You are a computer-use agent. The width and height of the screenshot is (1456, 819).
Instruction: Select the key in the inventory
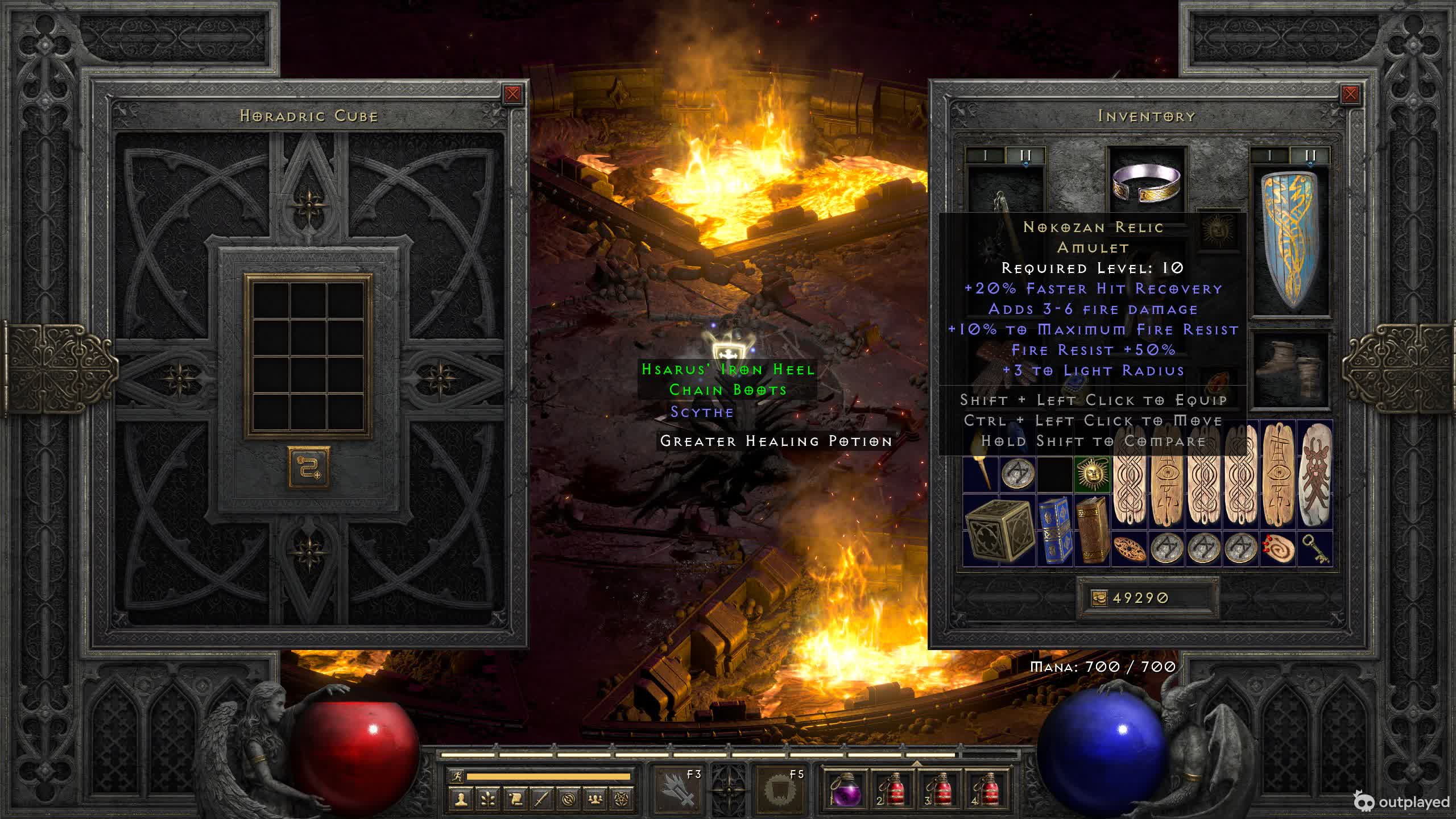1315,549
